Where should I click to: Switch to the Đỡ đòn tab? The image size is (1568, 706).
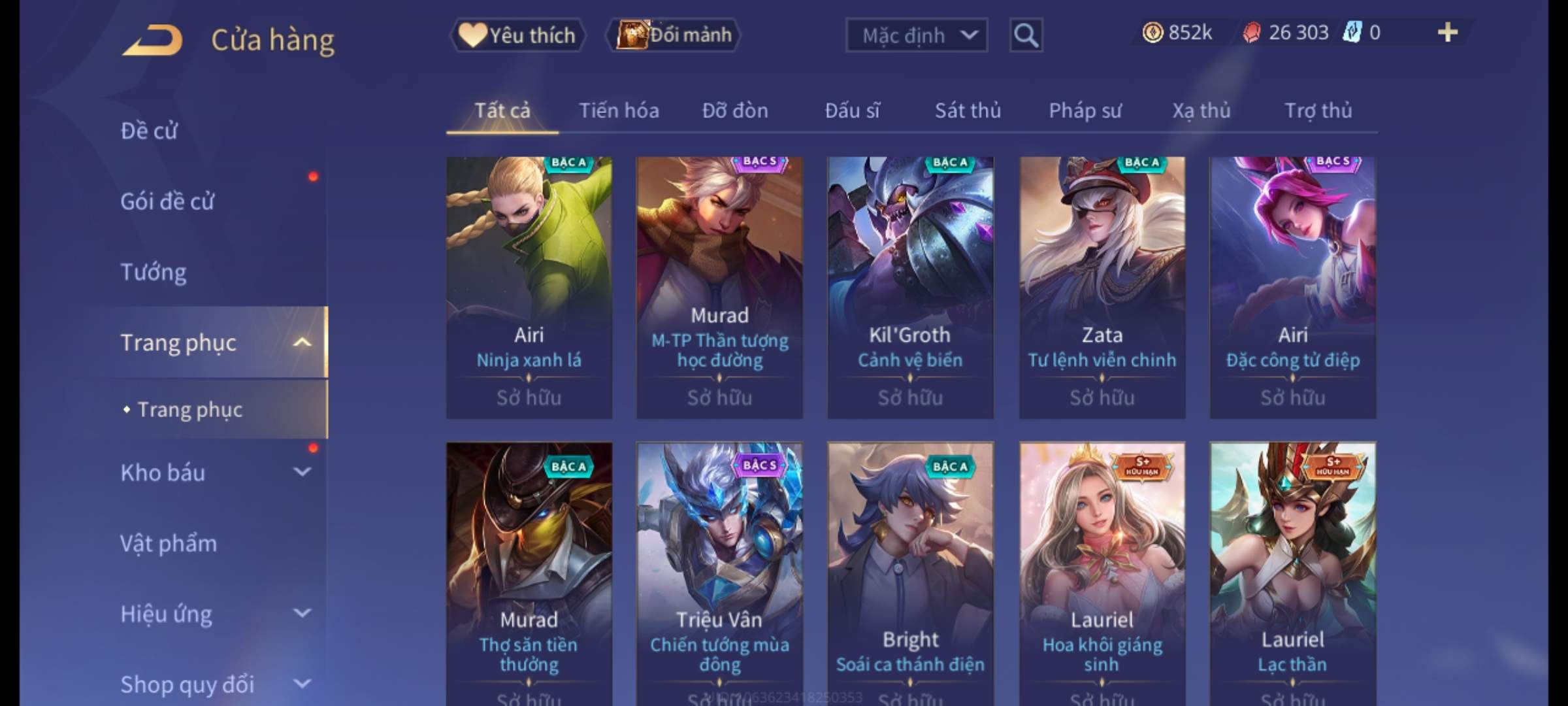point(735,110)
